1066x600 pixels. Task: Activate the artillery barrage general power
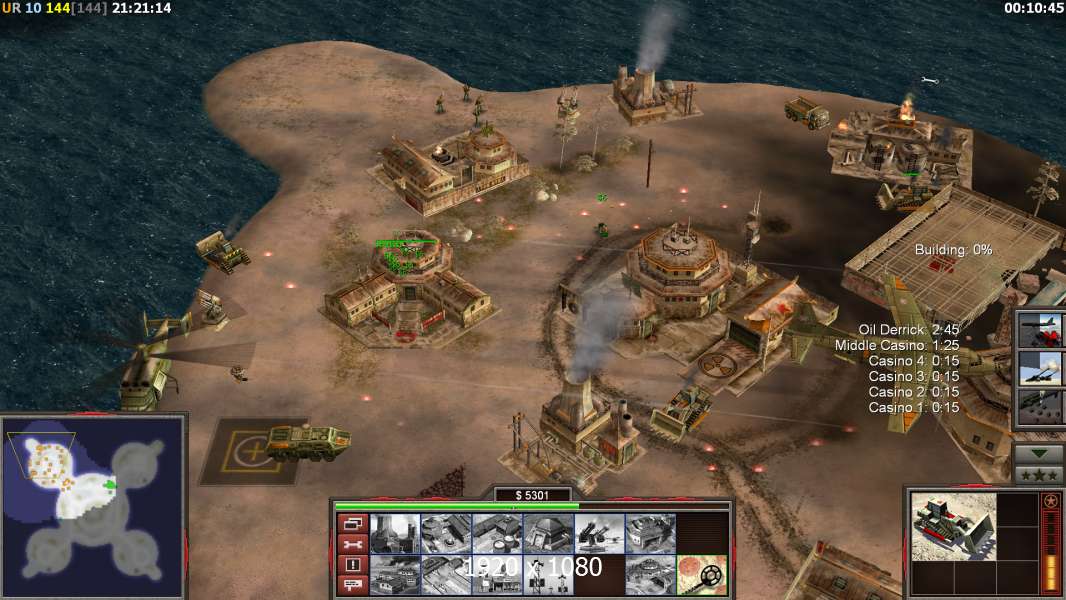(1041, 368)
